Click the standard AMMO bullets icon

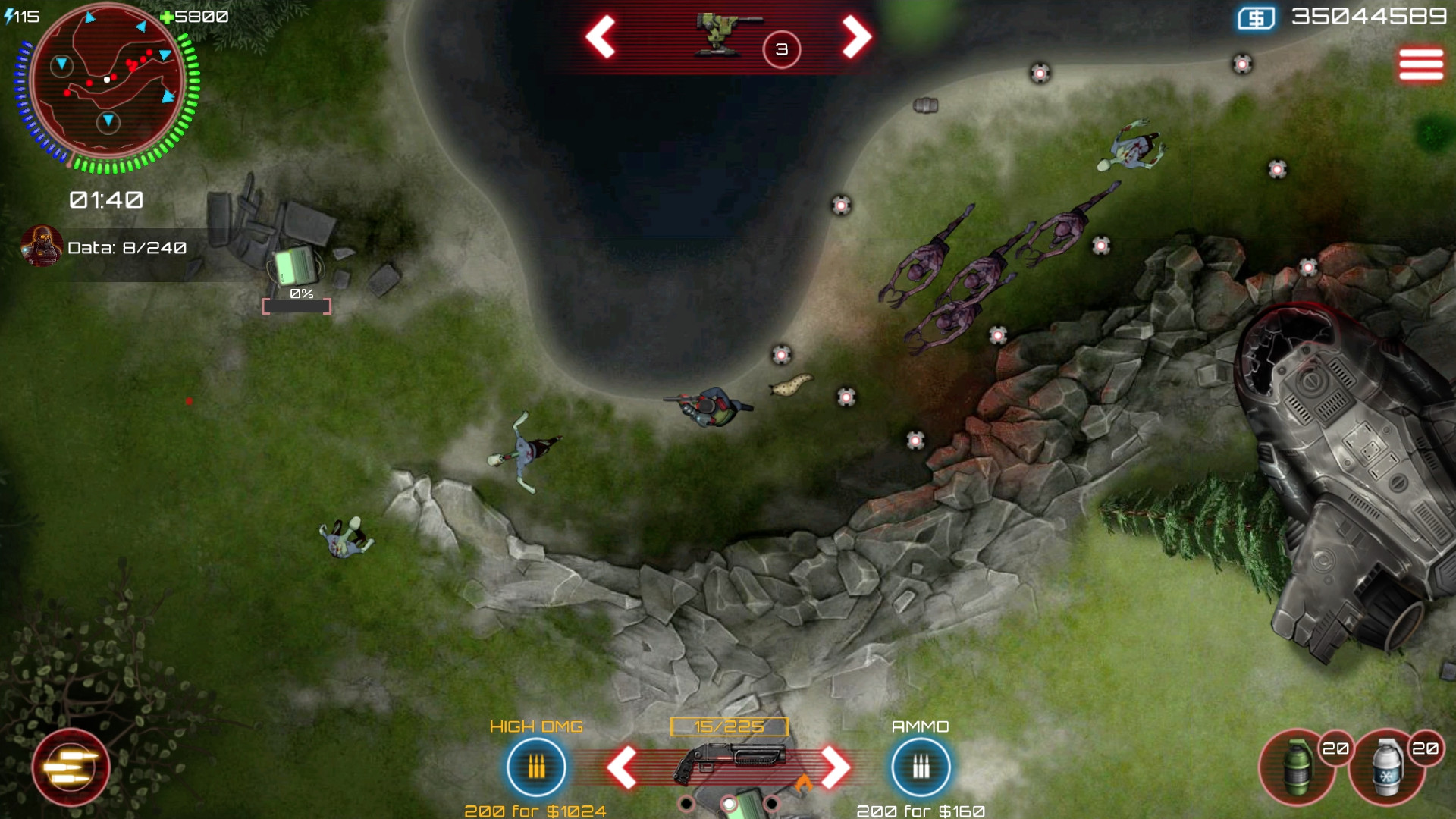point(920,767)
